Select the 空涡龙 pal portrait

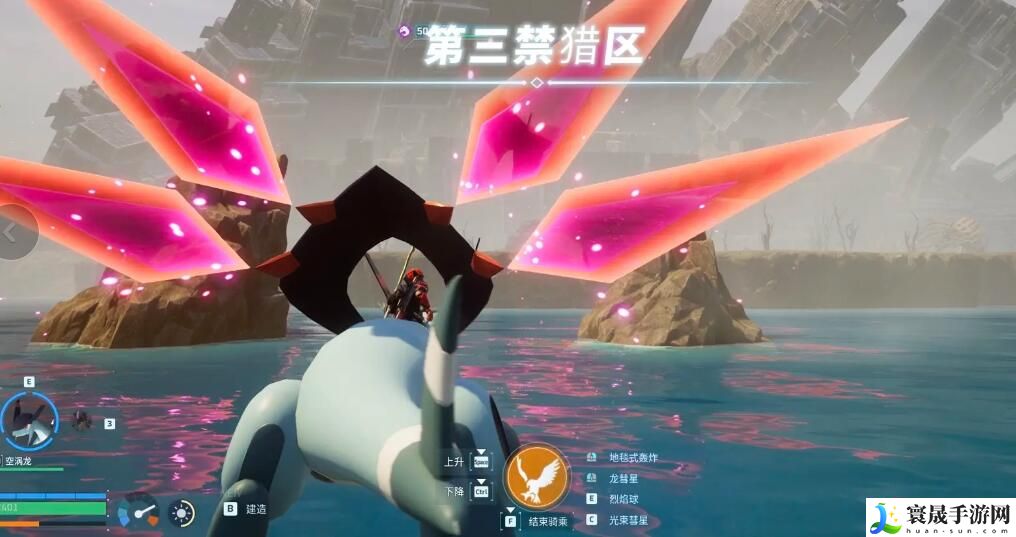[x=29, y=420]
